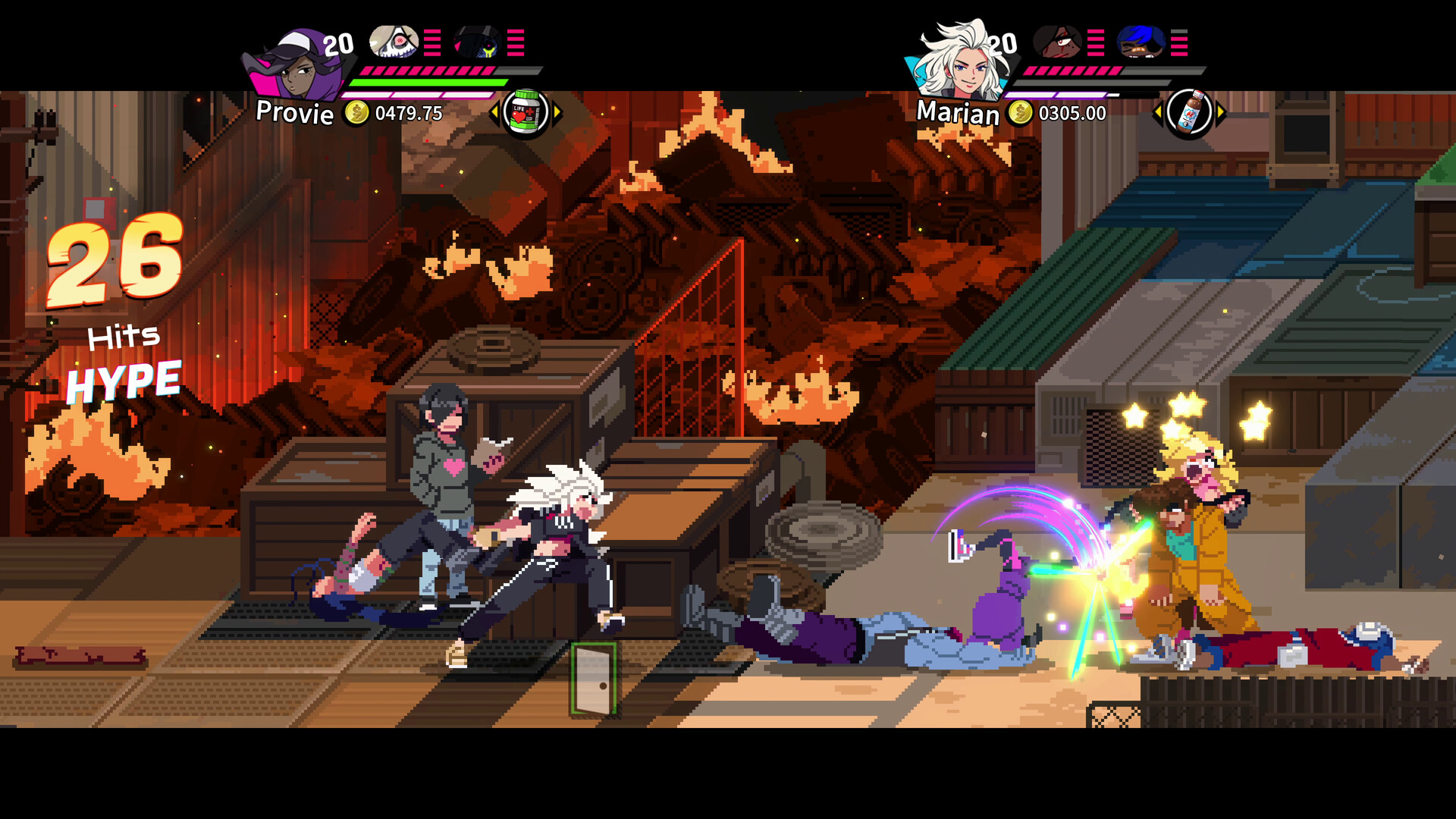Select the drink bottle item in Marian's slot
Viewport: 1456px width, 819px height.
tap(1188, 112)
